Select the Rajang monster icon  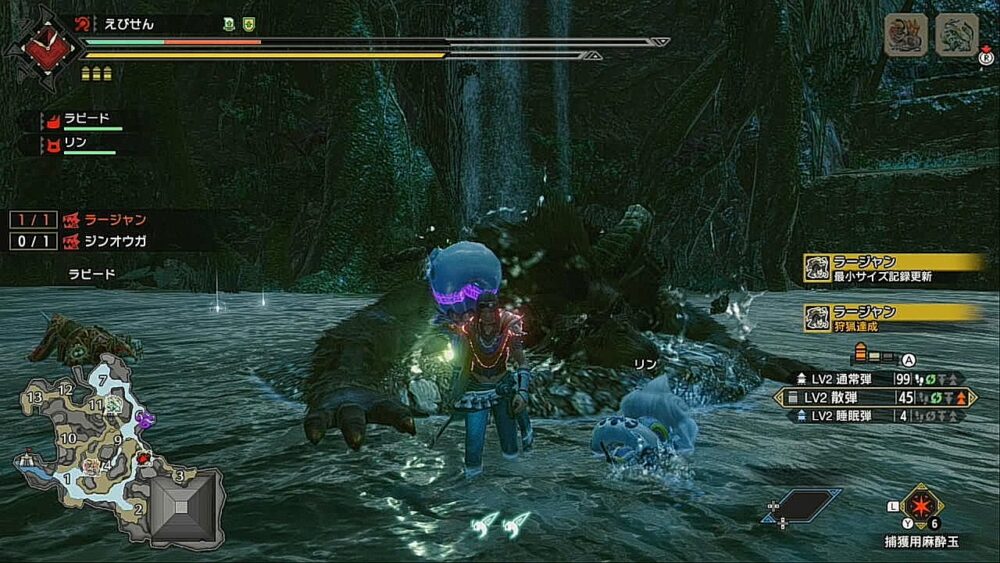point(906,35)
